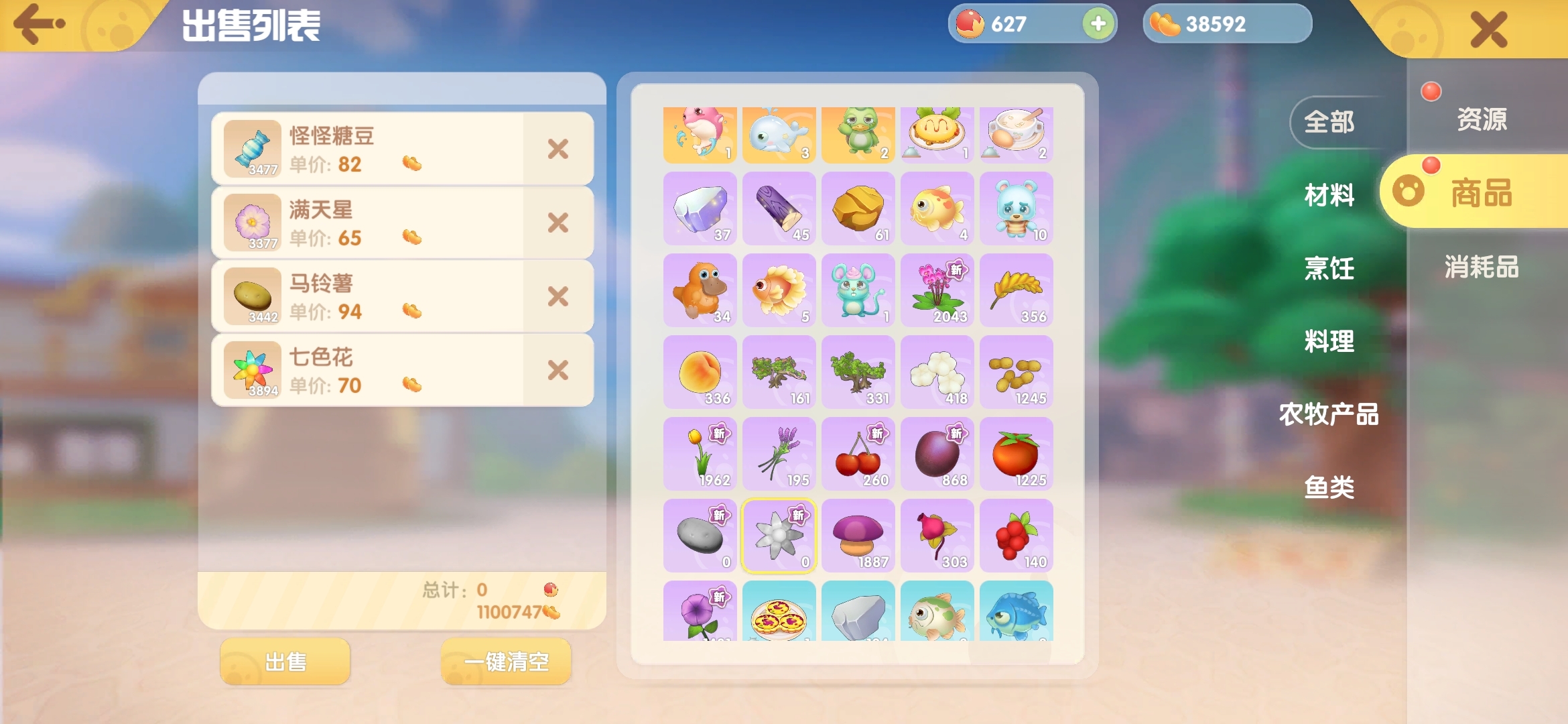Viewport: 1568px width, 724px height.
Task: Switch to the 消耗品 tab
Action: click(x=1482, y=267)
